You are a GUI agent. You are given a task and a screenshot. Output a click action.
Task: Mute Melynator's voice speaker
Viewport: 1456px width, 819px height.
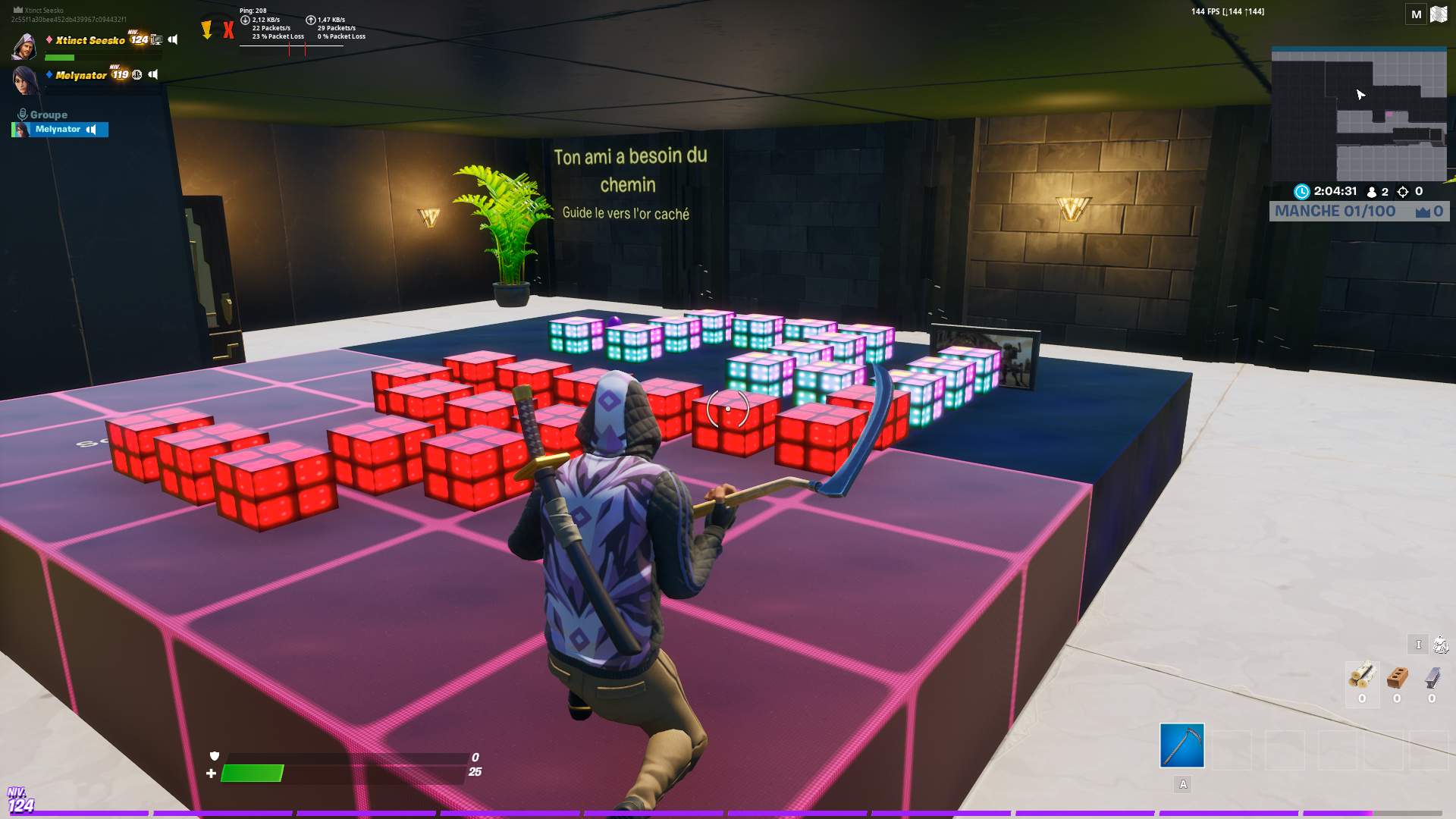152,74
